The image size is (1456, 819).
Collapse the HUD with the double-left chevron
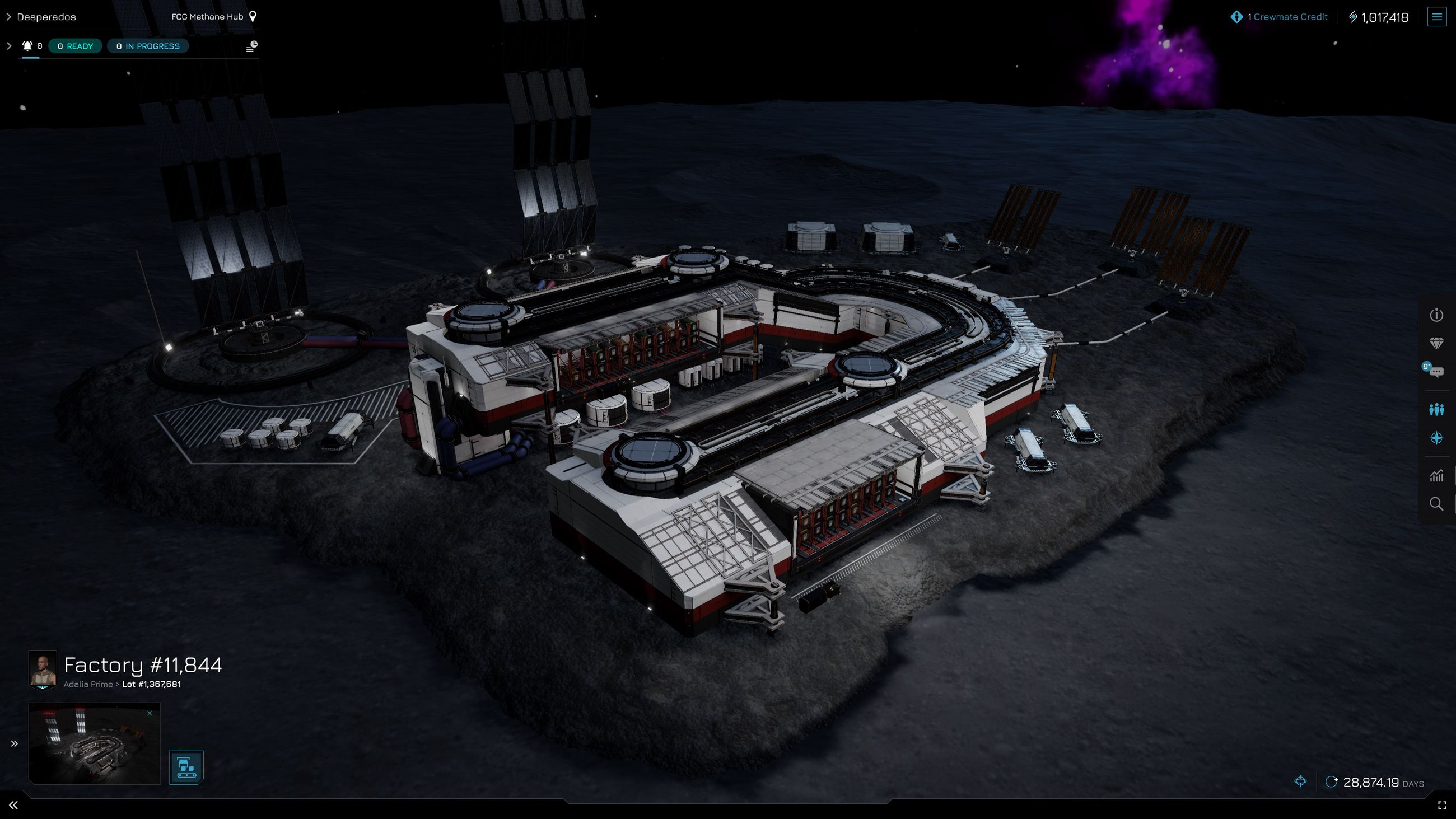point(14,803)
